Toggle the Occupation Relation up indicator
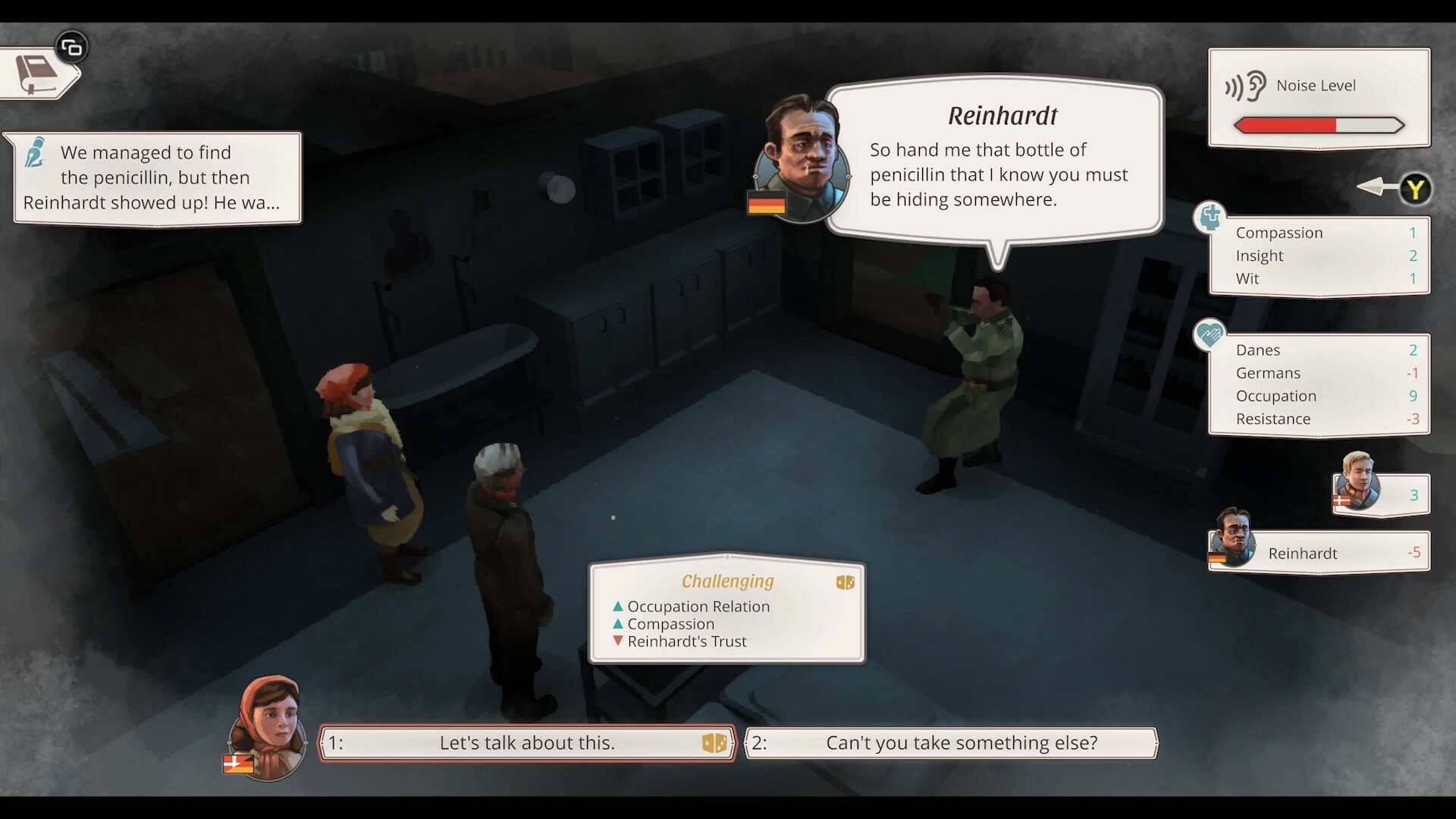 click(x=617, y=606)
